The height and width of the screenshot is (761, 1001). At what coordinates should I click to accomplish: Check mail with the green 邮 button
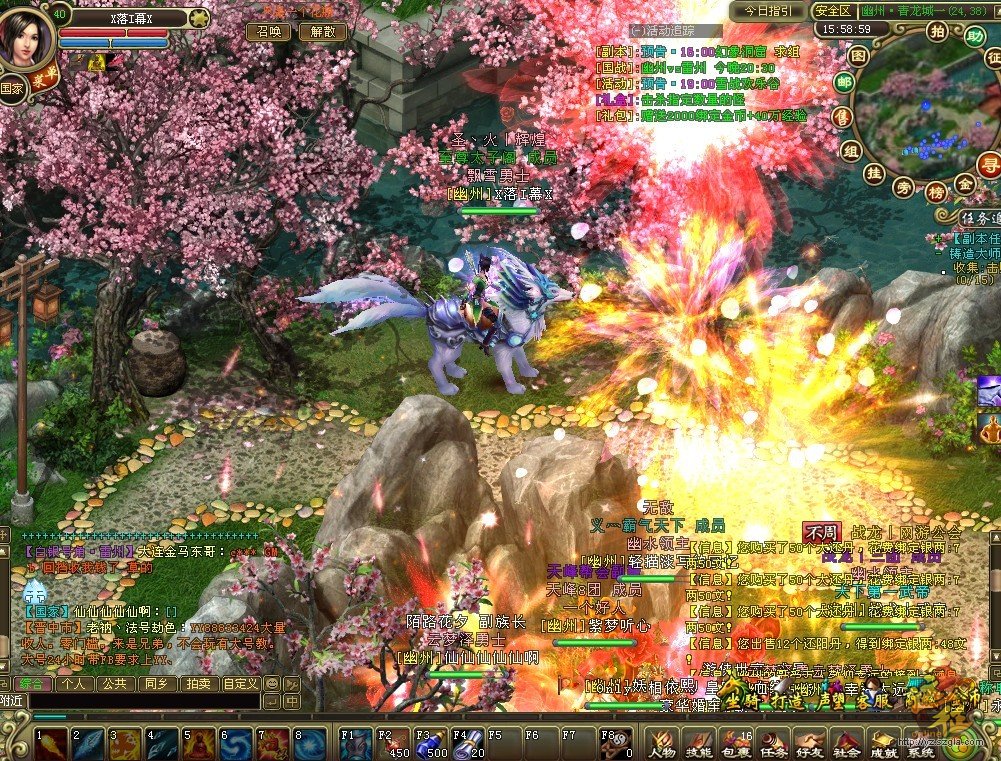pos(846,84)
